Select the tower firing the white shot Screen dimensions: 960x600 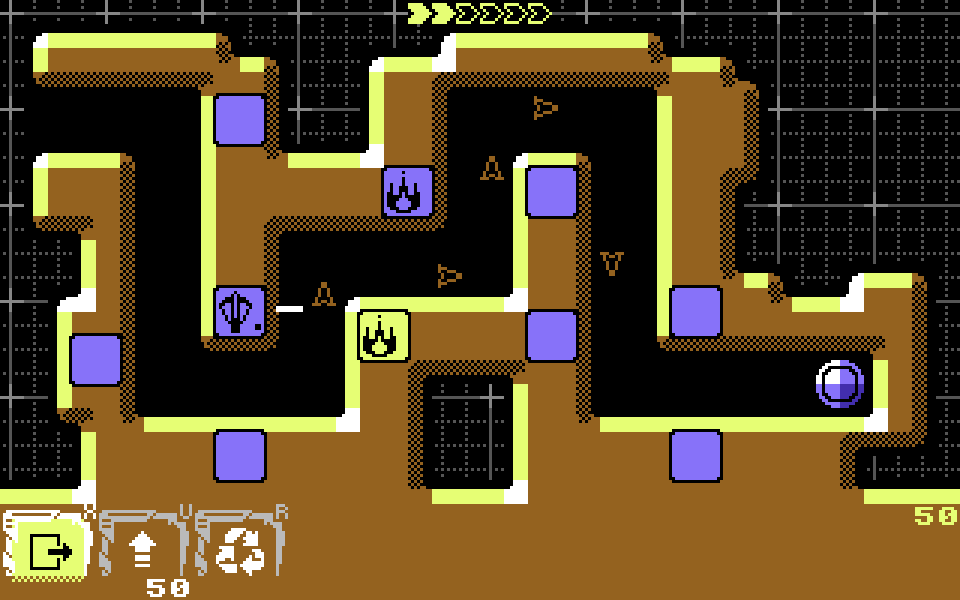240,311
